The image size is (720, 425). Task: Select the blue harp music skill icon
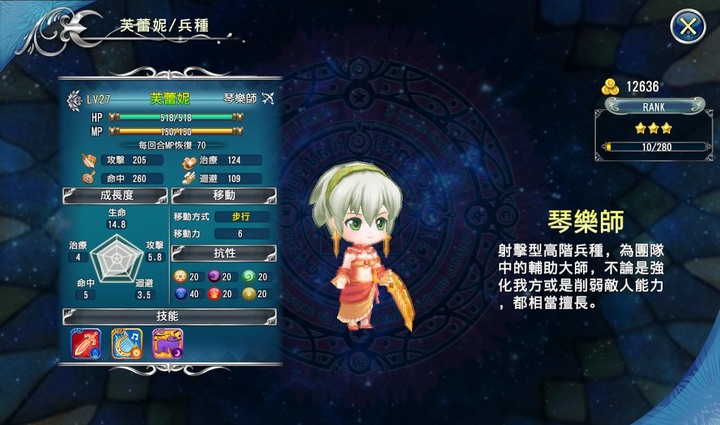pyautogui.click(x=126, y=343)
